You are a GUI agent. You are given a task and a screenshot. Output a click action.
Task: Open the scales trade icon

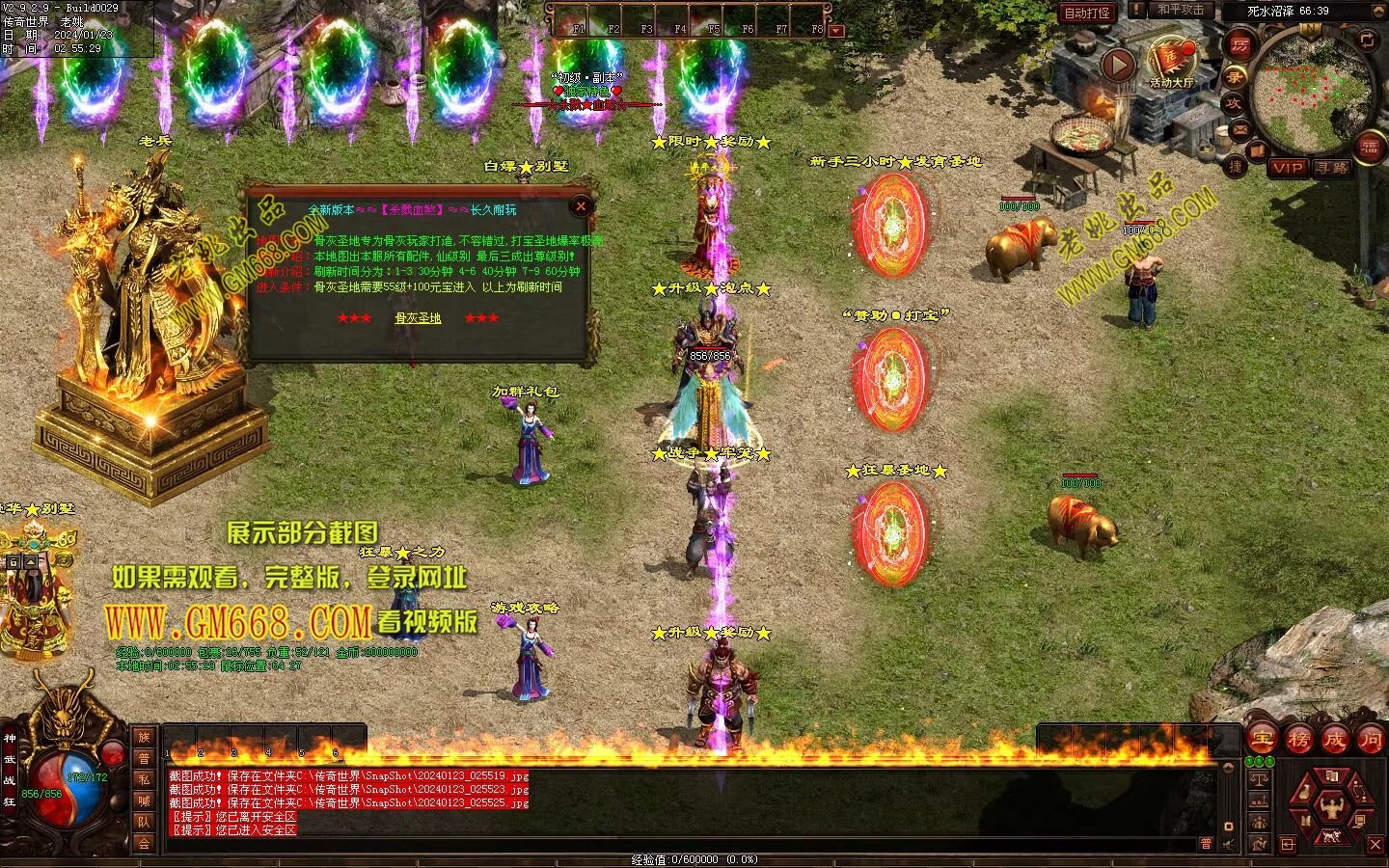click(1259, 779)
